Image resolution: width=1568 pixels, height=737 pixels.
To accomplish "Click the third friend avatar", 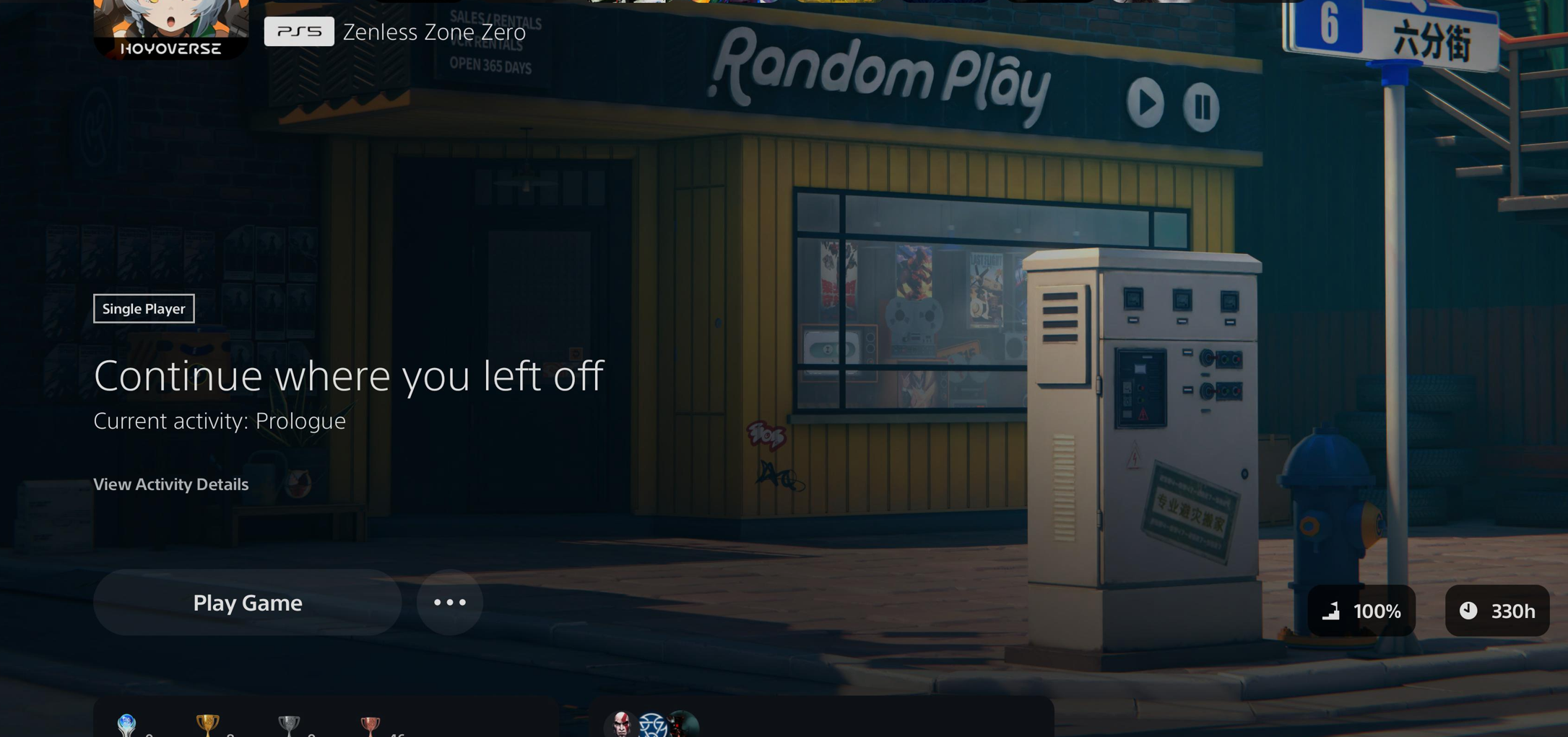I will [x=683, y=725].
